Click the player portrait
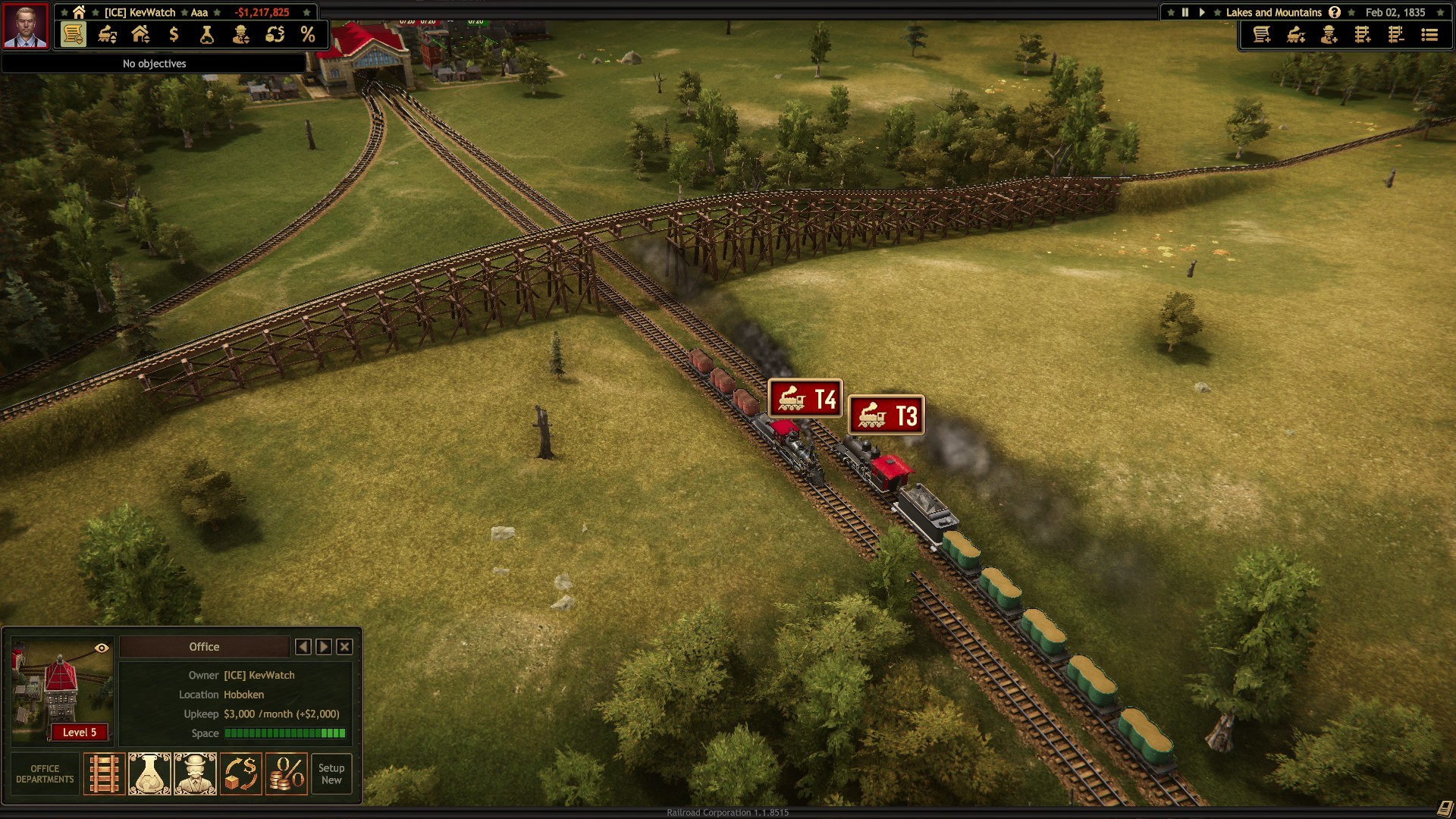The width and height of the screenshot is (1456, 819). [x=26, y=27]
